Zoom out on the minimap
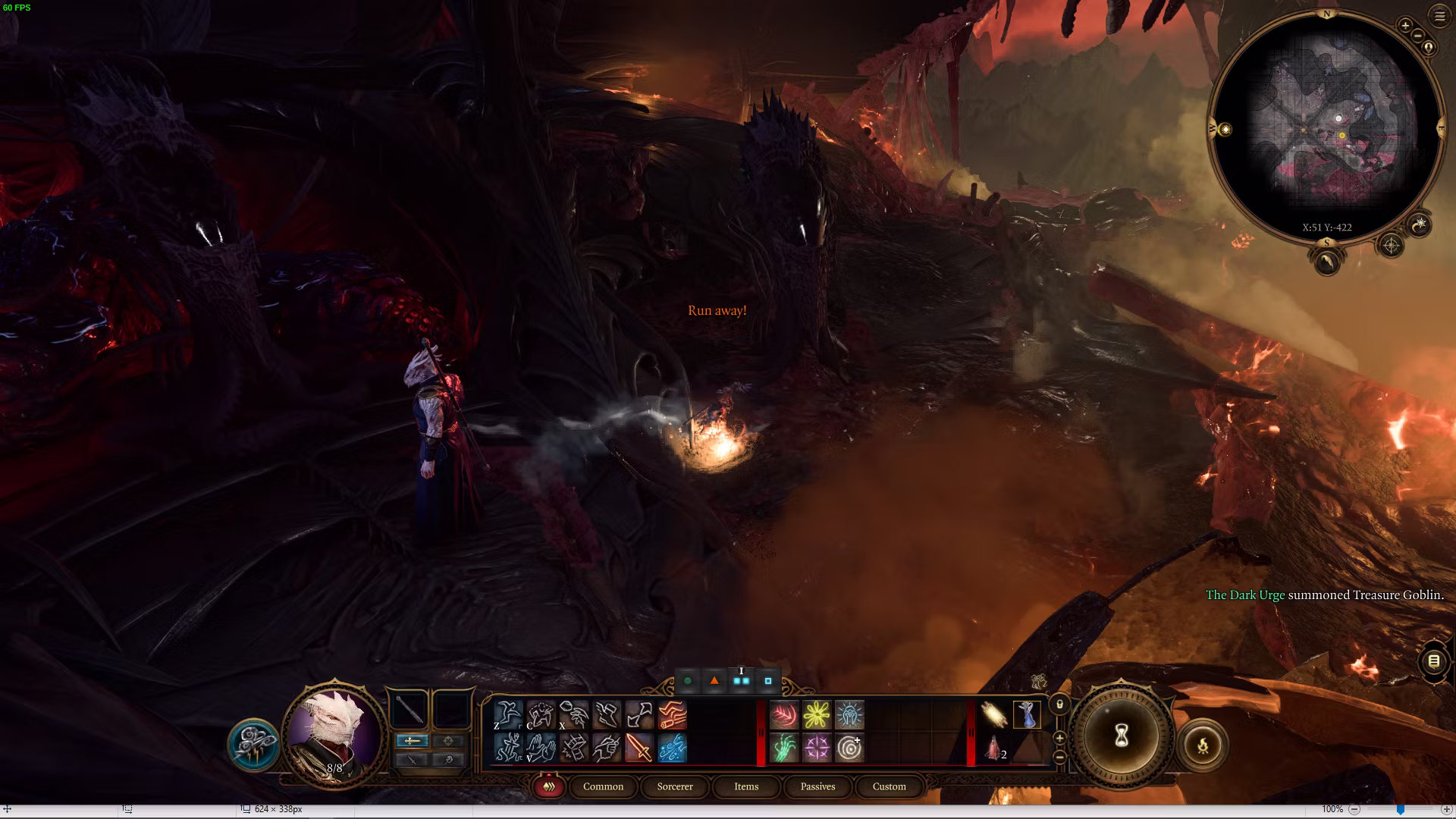 click(1416, 37)
